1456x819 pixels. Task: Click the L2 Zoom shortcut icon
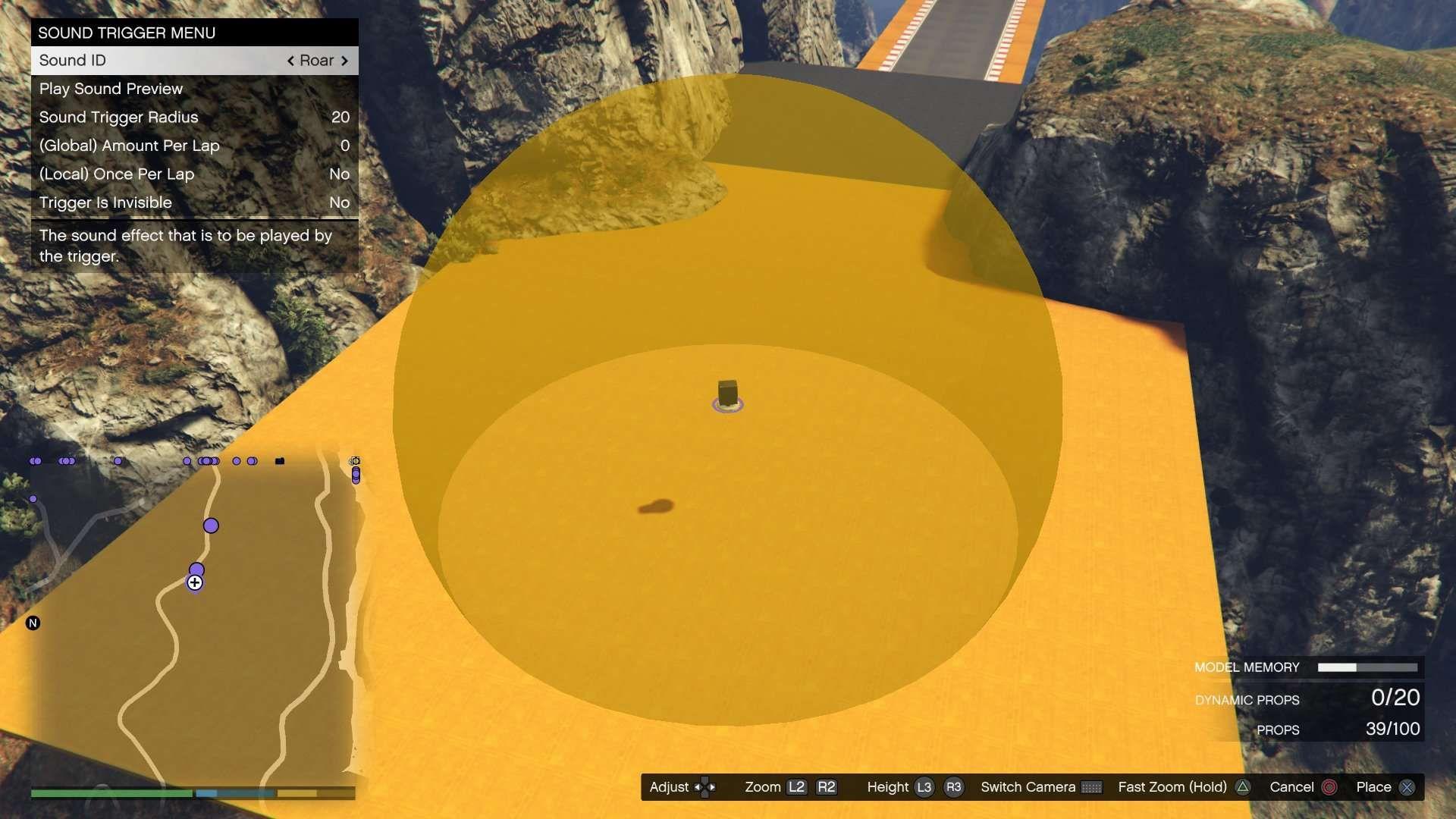tap(798, 787)
